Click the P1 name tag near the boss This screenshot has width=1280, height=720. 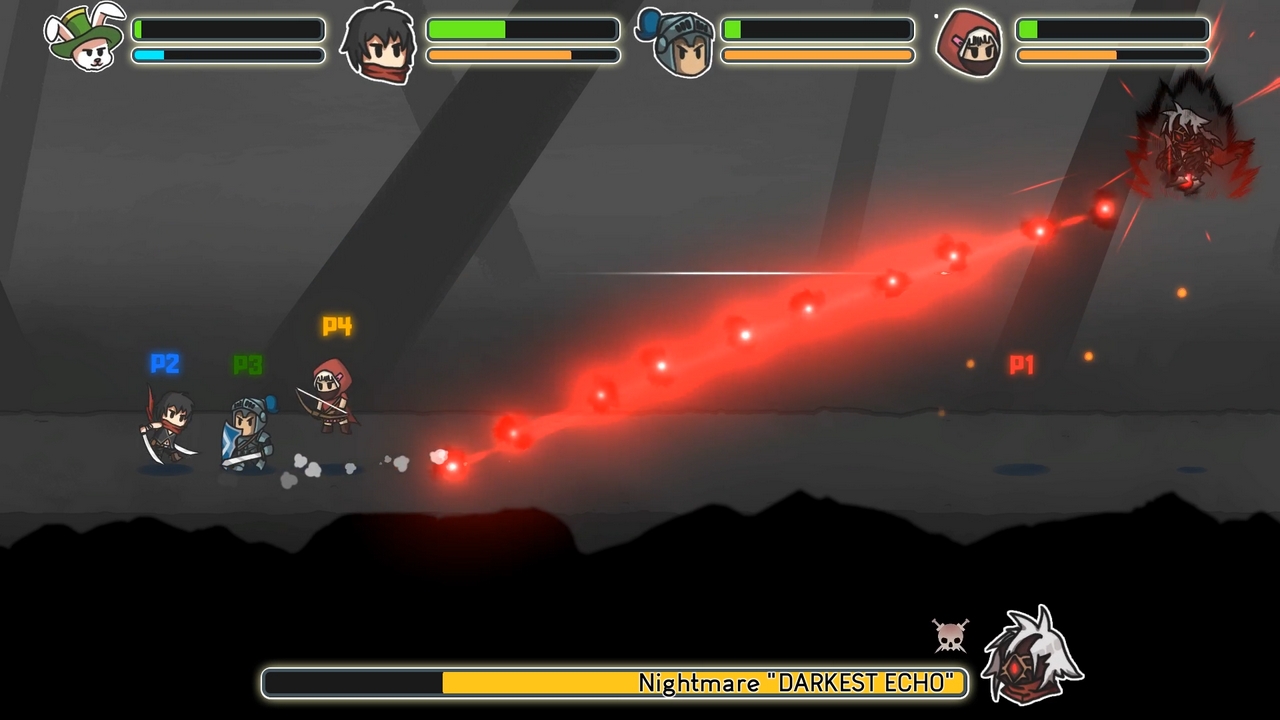(1021, 366)
